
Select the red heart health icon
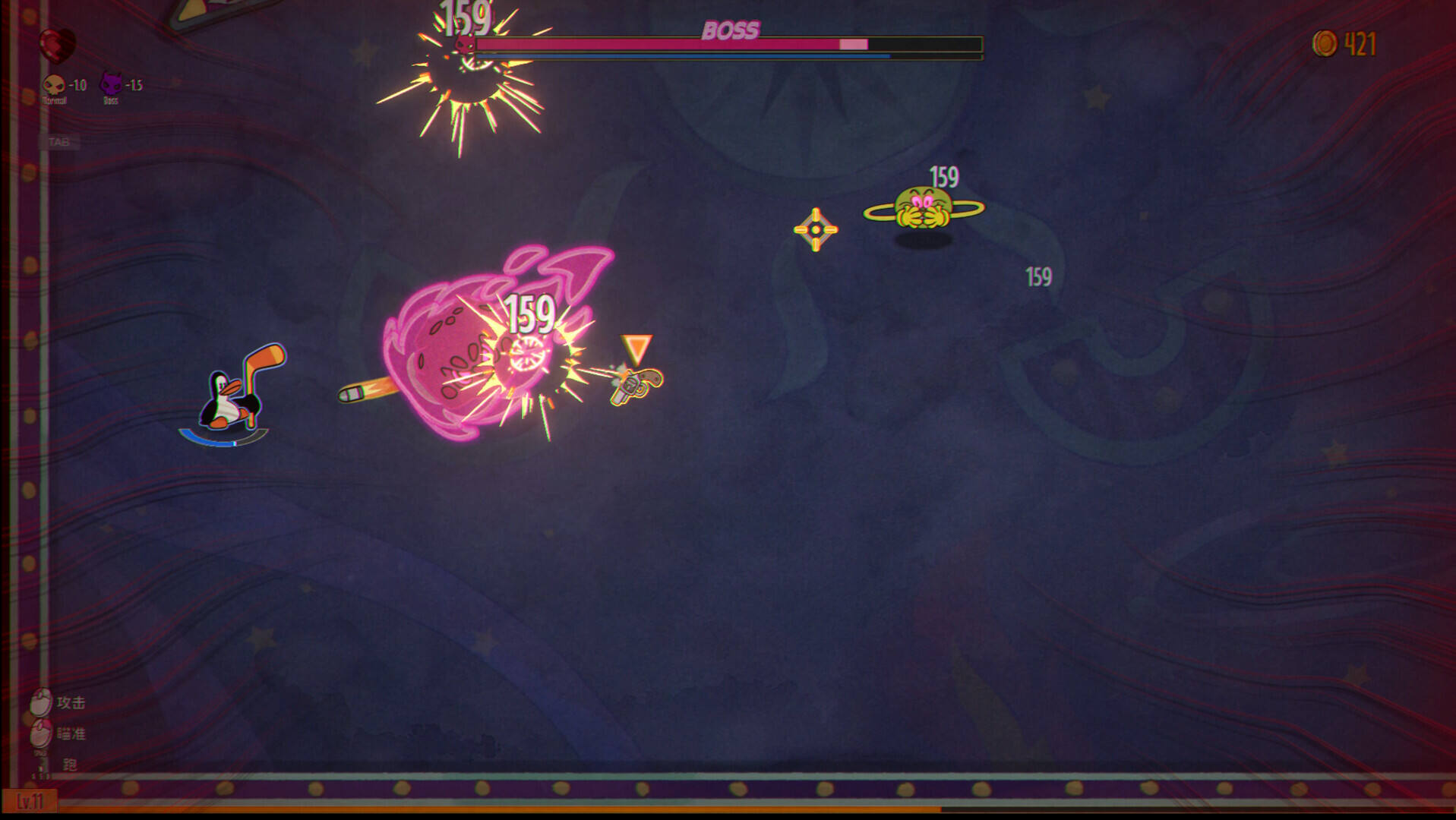click(57, 44)
